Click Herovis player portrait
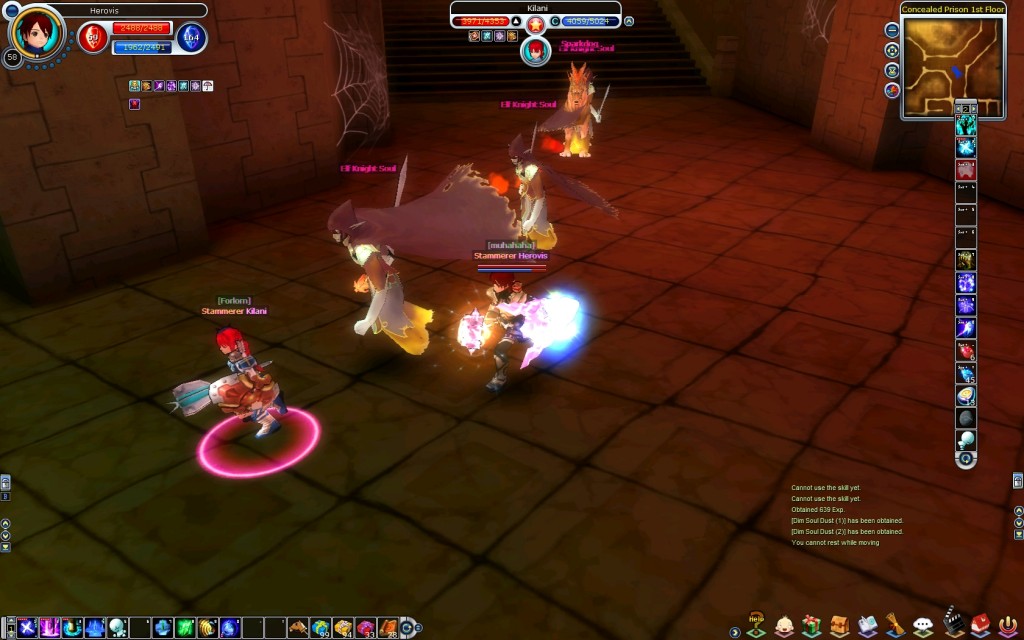This screenshot has width=1024, height=640. (x=39, y=34)
